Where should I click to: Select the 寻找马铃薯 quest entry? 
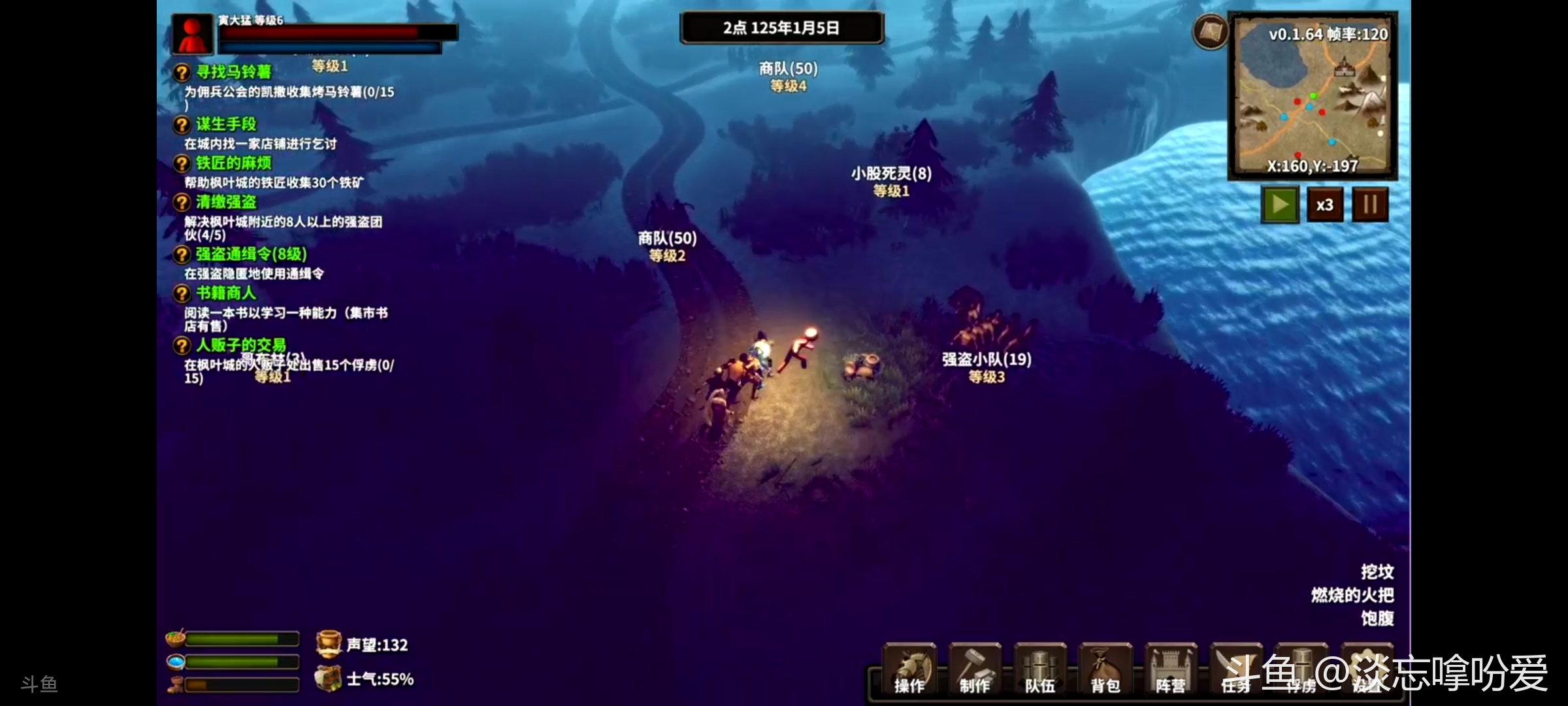[233, 72]
